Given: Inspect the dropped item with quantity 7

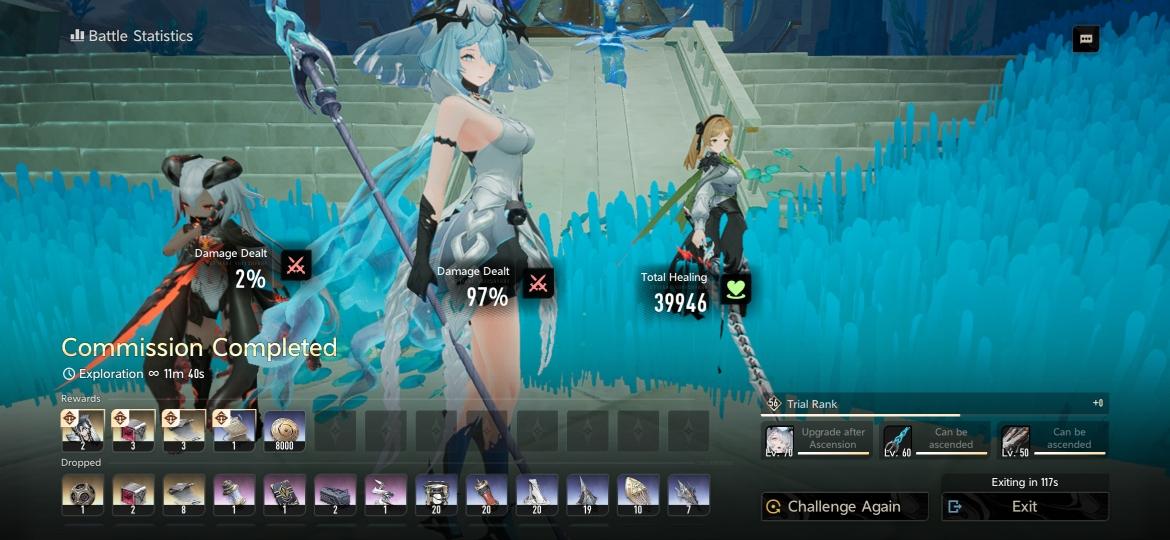Looking at the screenshot, I should pyautogui.click(x=689, y=495).
